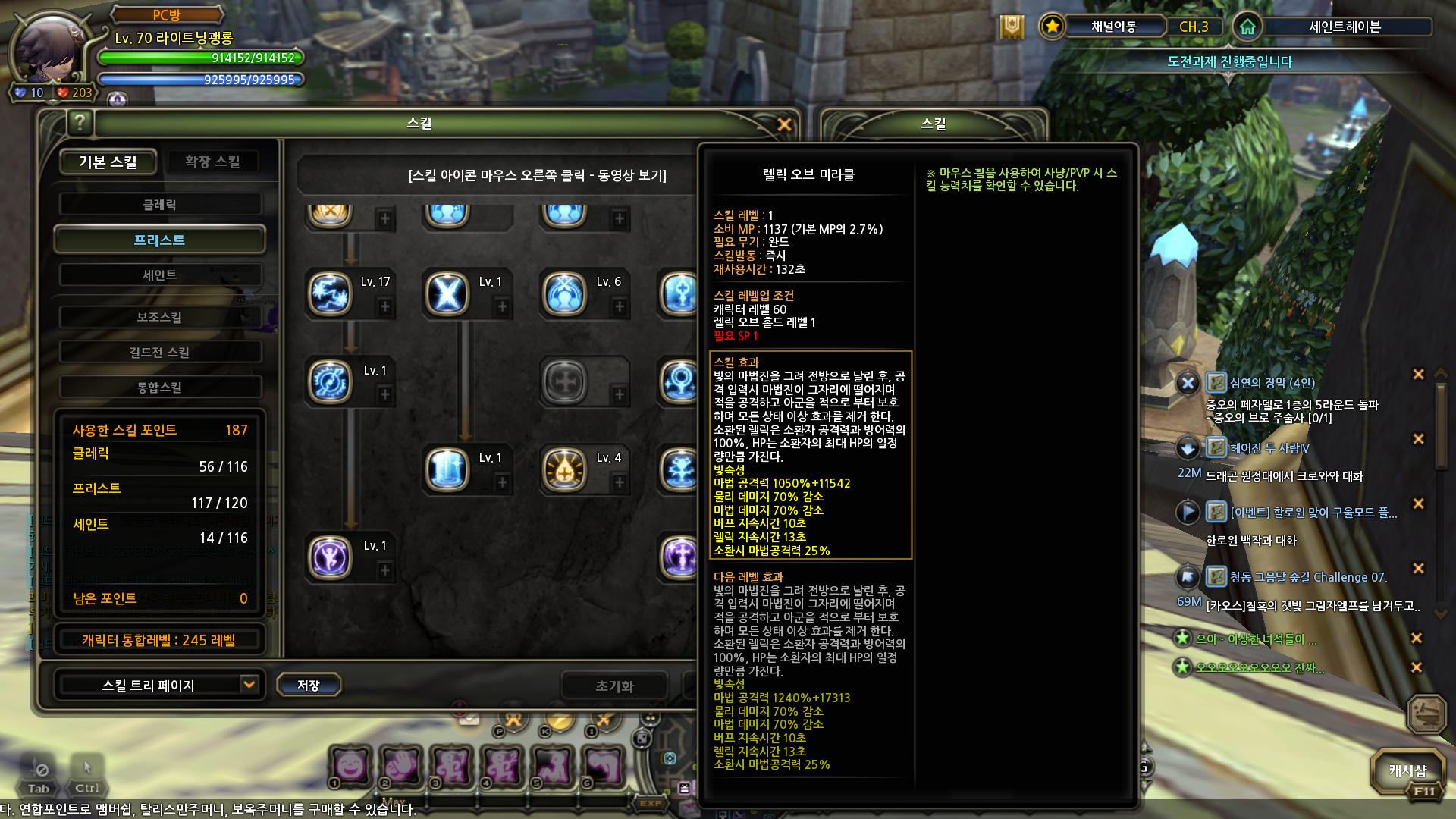Open the 통합스킬 category
Image resolution: width=1456 pixels, height=819 pixels.
coord(159,388)
